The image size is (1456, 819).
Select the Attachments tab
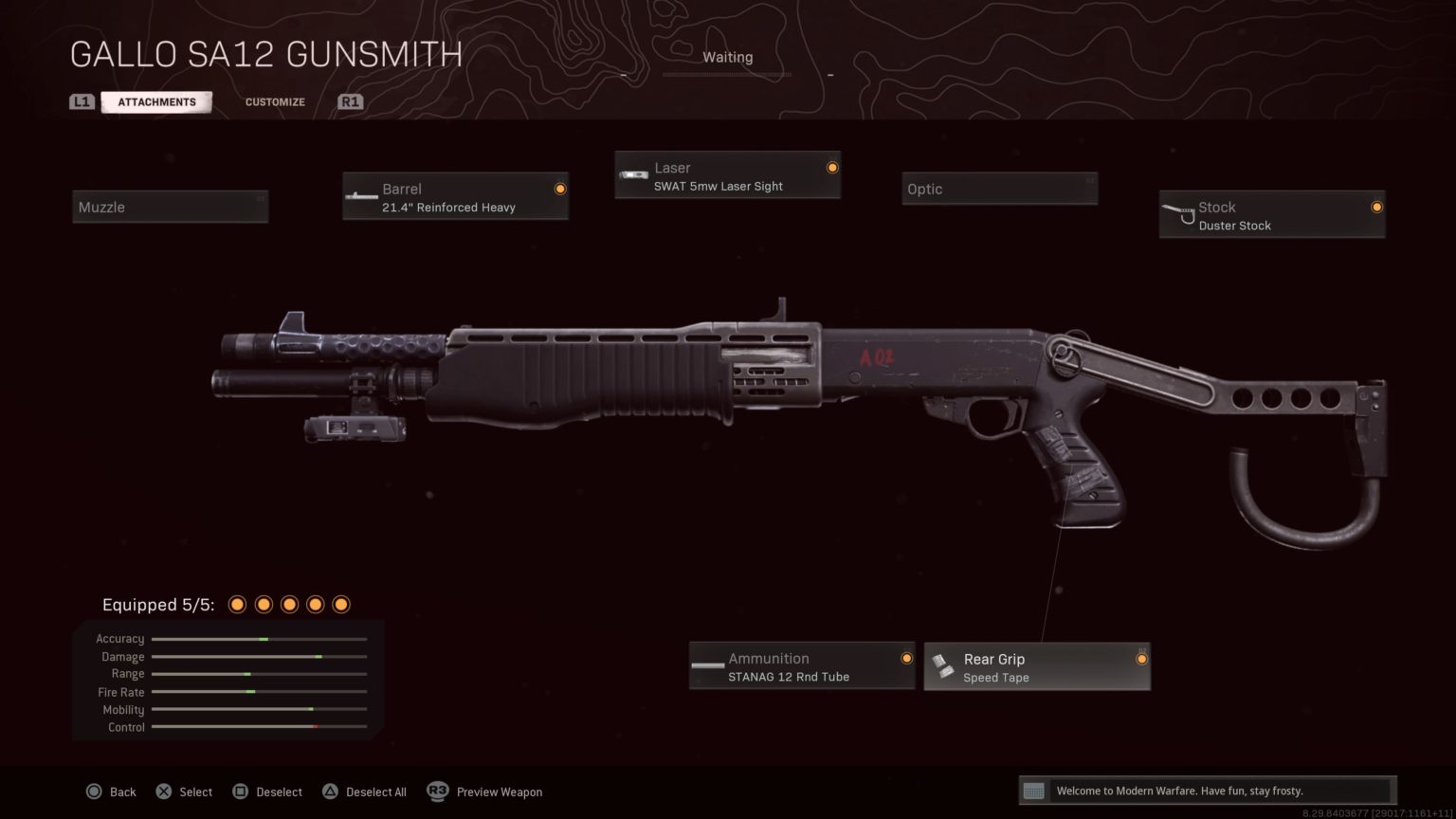tap(156, 101)
